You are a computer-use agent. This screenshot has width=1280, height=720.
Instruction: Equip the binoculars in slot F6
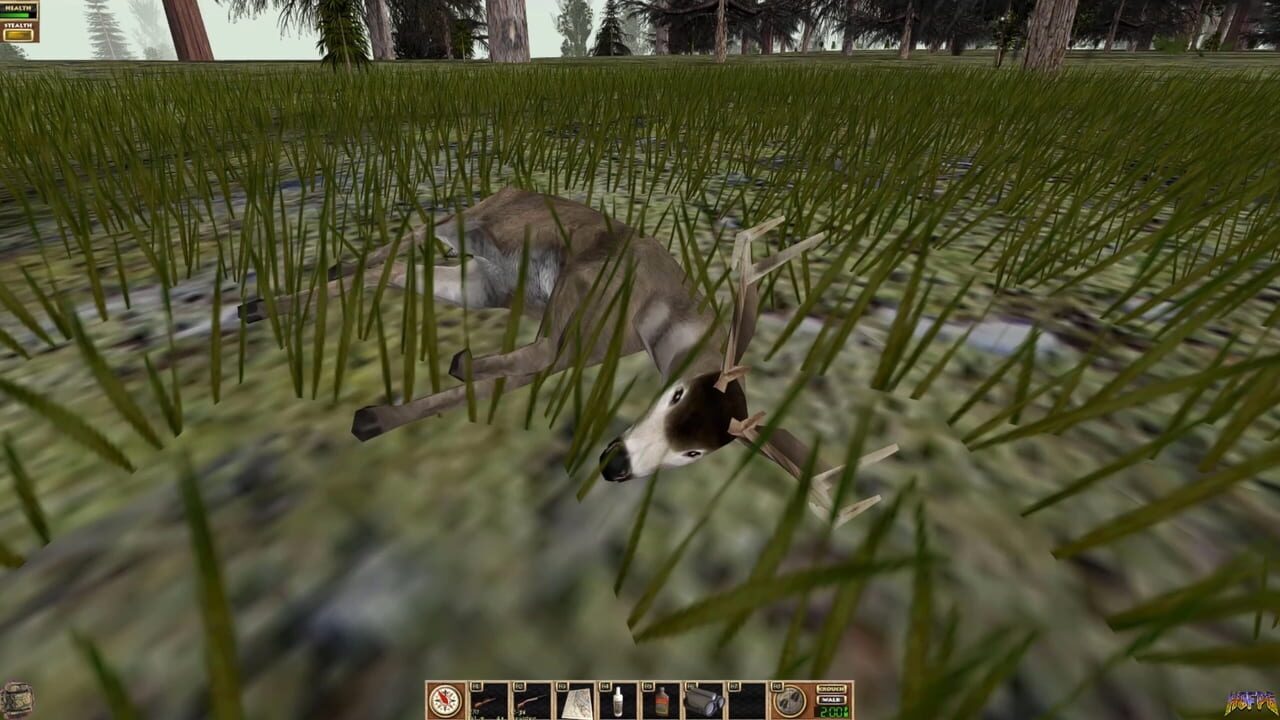pyautogui.click(x=702, y=702)
